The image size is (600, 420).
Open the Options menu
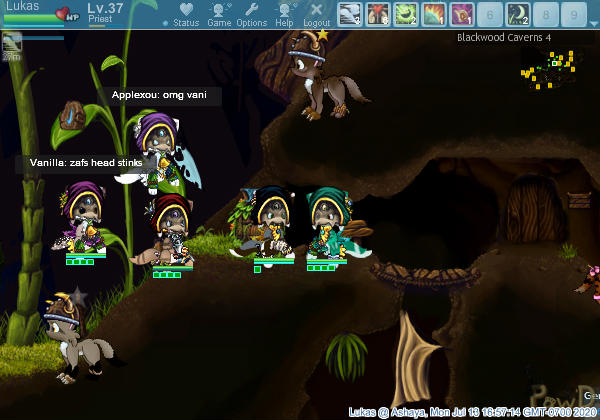click(x=251, y=14)
